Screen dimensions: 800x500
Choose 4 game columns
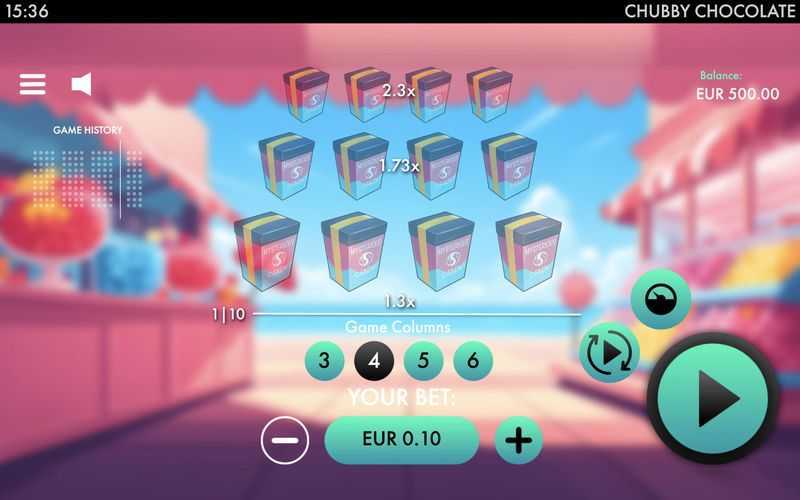tap(374, 361)
